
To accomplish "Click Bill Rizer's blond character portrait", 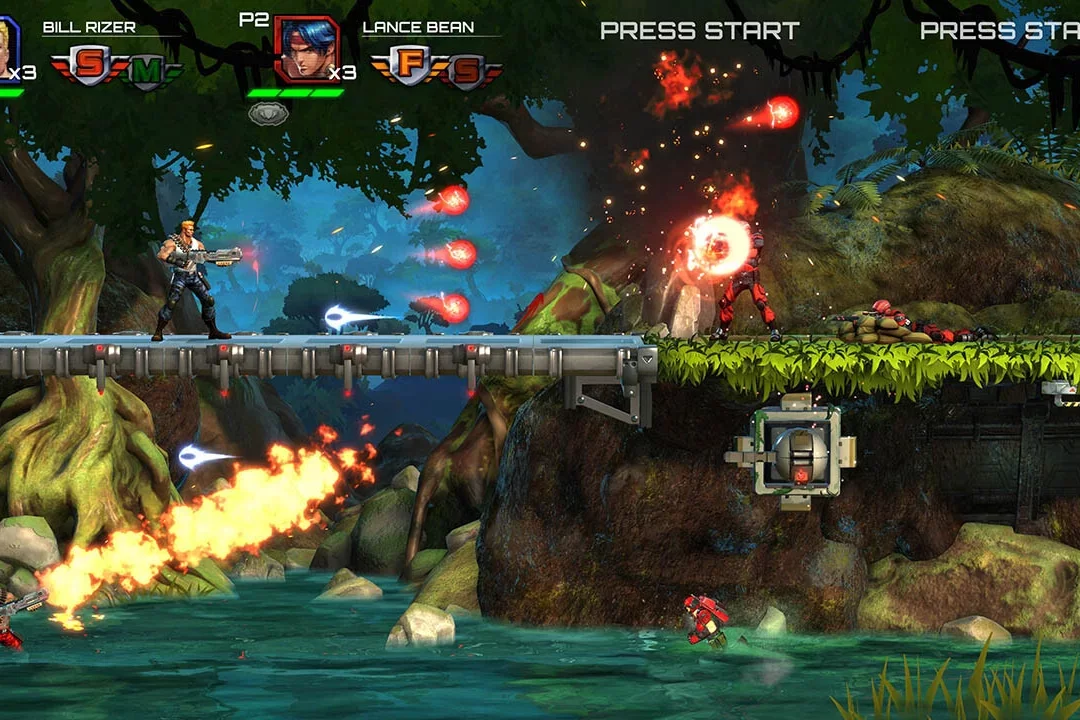I will (8, 48).
